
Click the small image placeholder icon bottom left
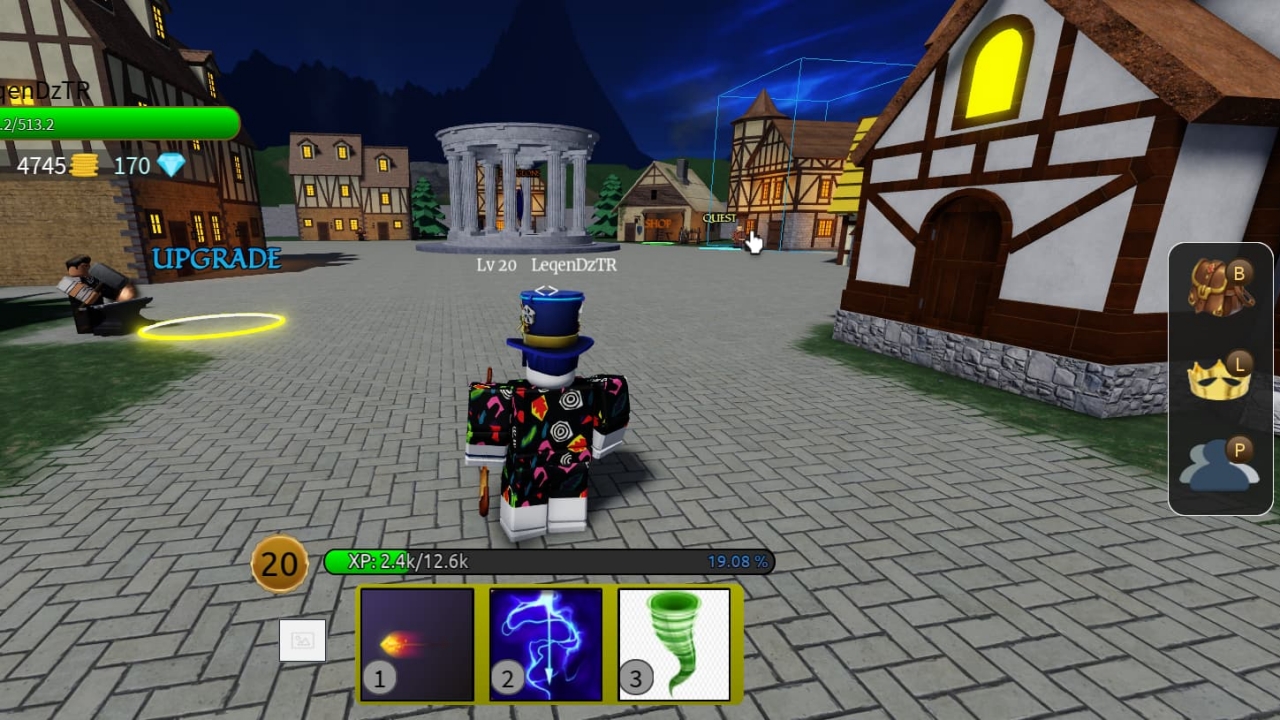(303, 641)
